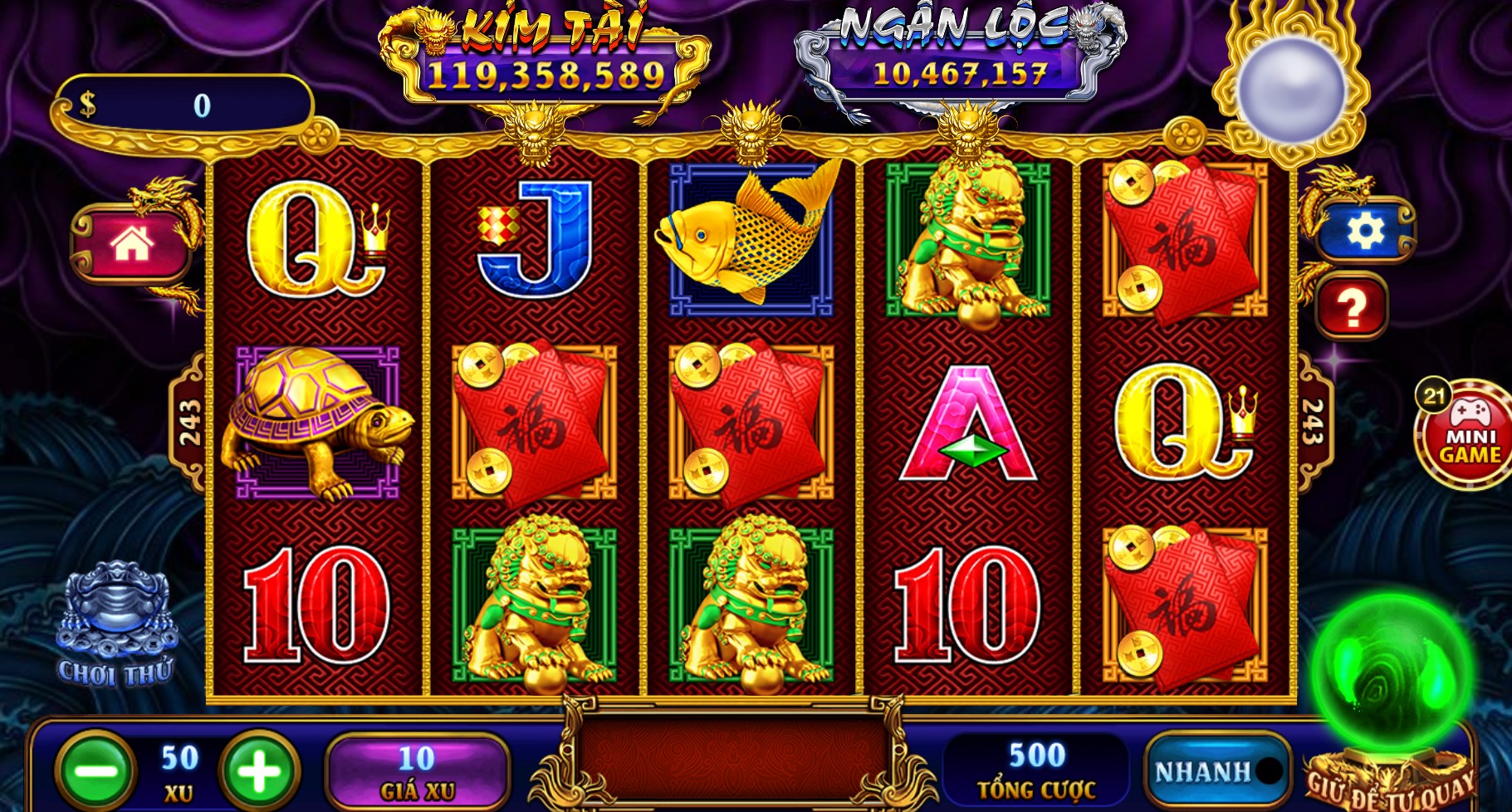Go back to the home lobby

click(132, 244)
